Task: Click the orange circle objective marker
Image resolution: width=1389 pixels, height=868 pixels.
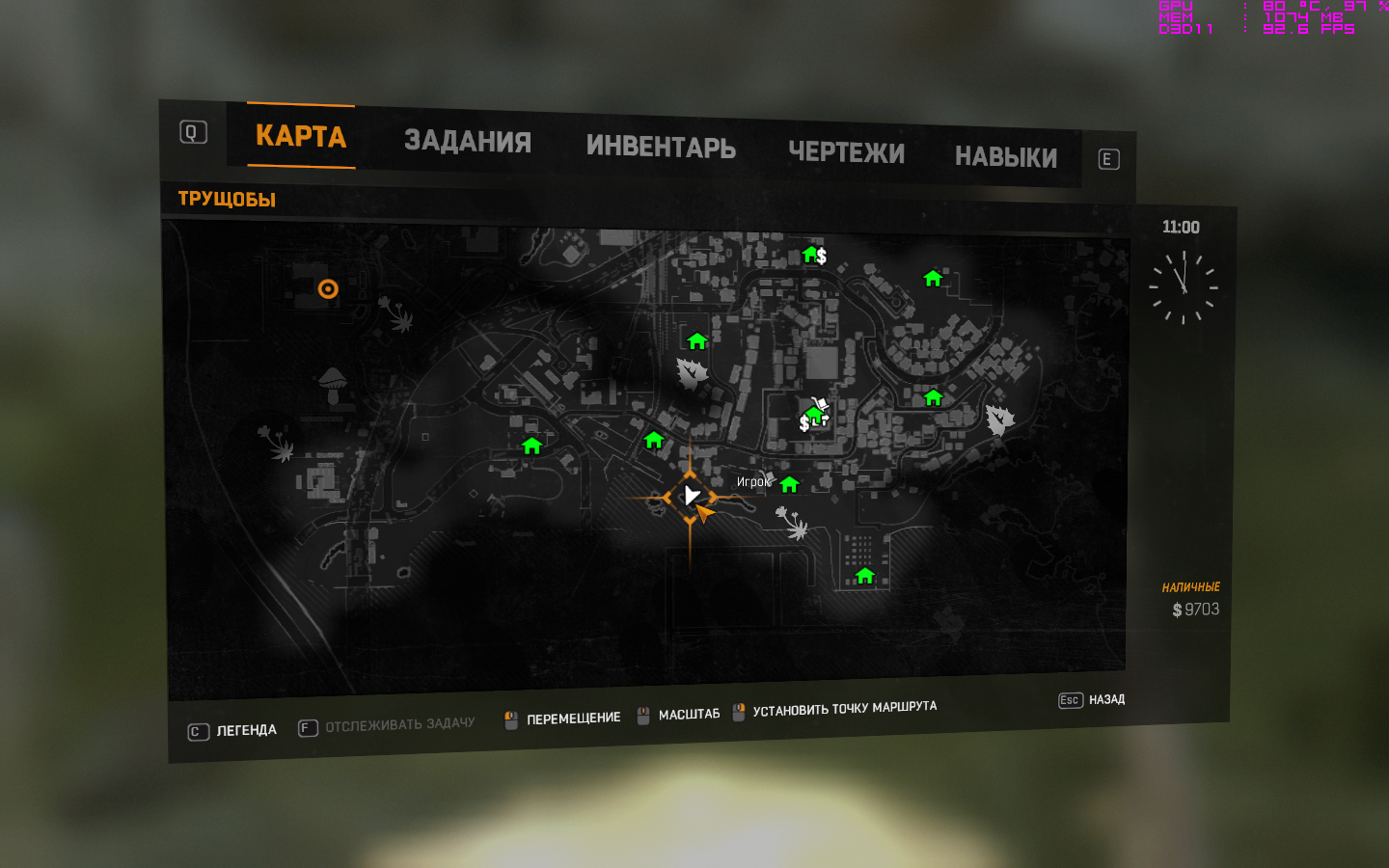Action: coord(328,289)
